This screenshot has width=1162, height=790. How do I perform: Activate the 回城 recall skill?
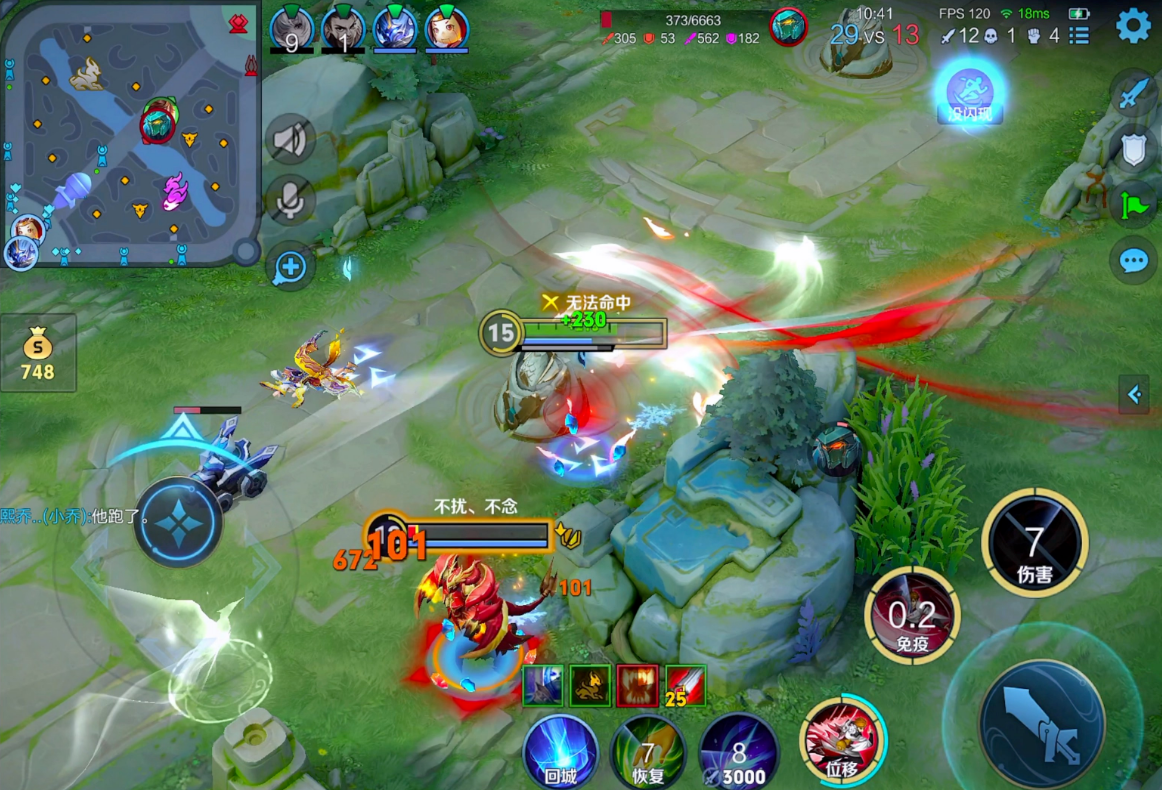point(560,752)
